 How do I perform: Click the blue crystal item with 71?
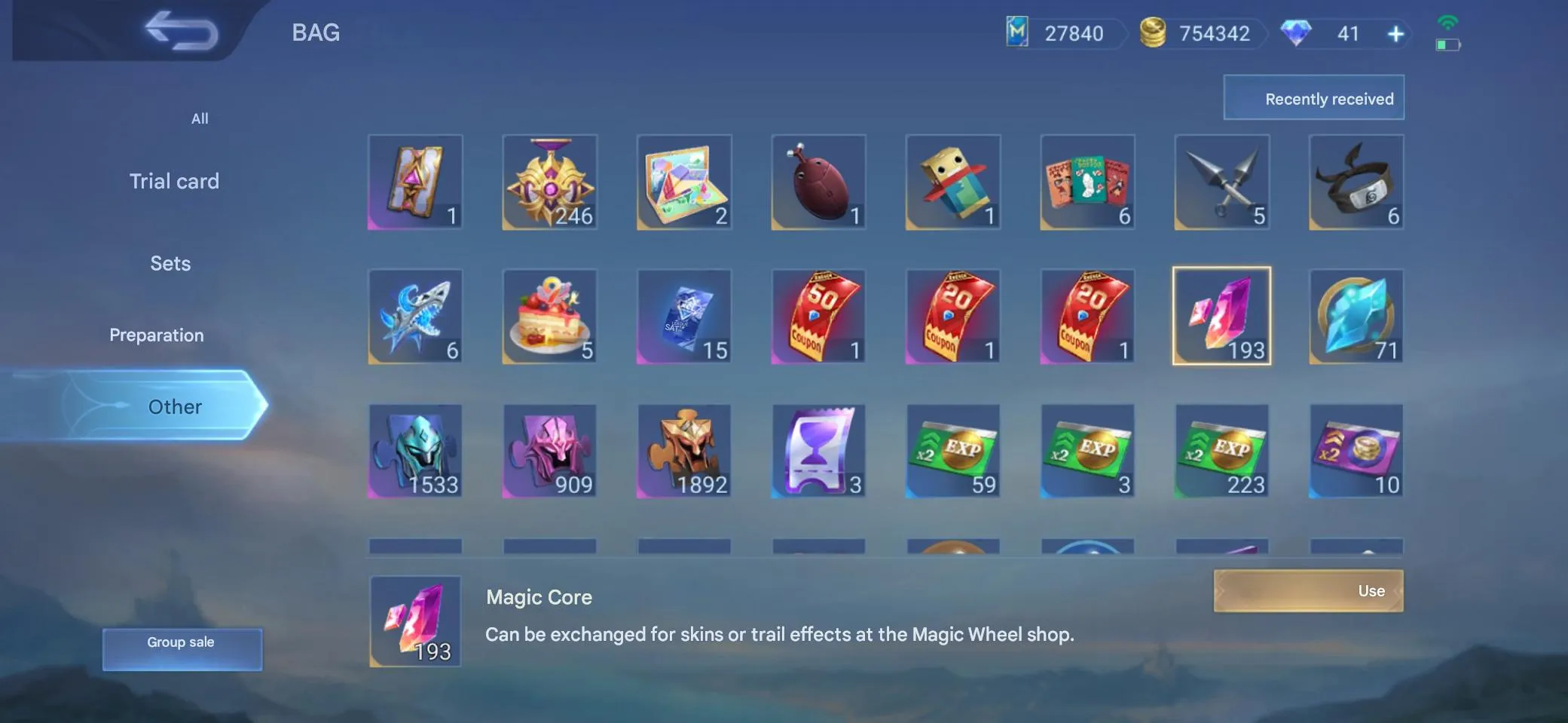1356,317
